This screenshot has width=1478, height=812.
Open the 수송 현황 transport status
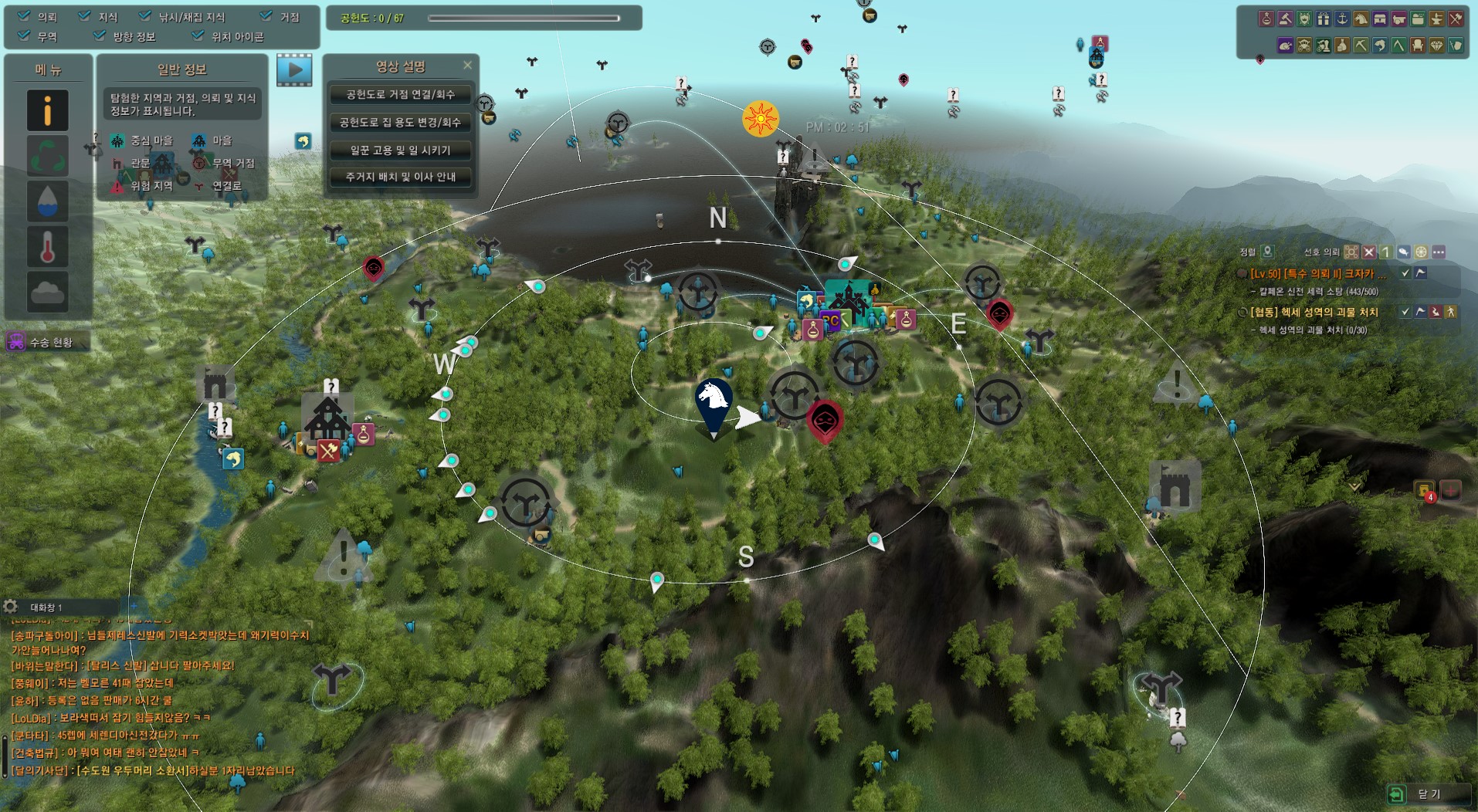coord(46,342)
